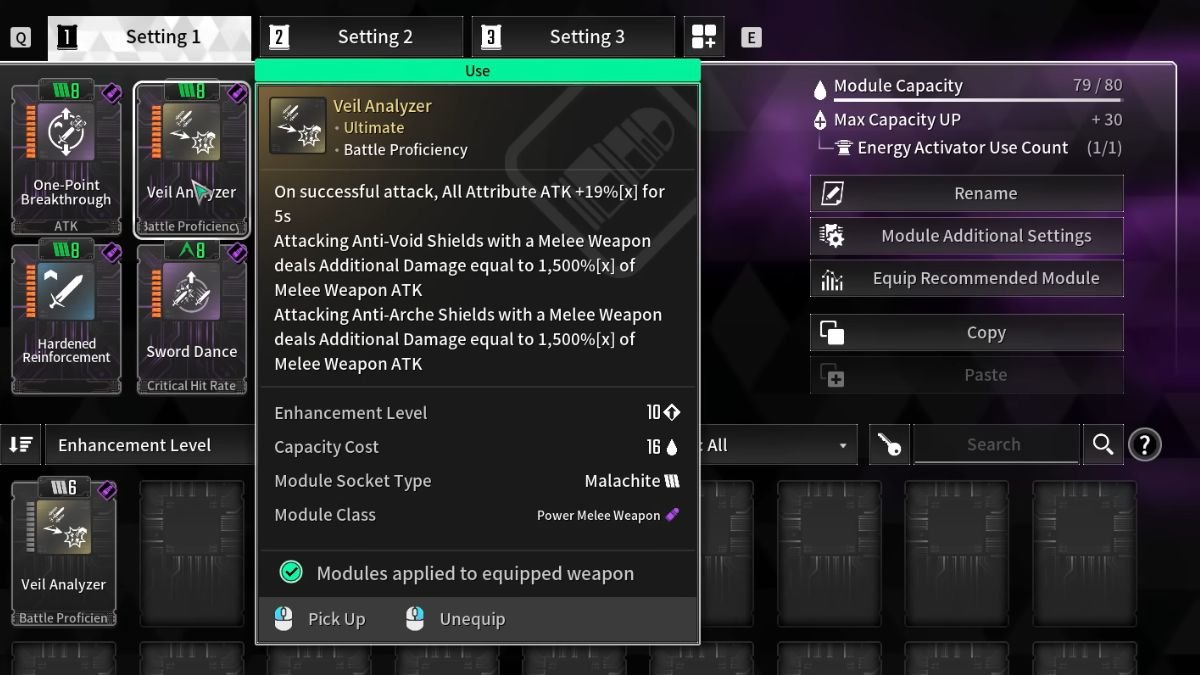Switch to the Setting 1 tab
This screenshot has height=675, width=1200.
coord(150,38)
